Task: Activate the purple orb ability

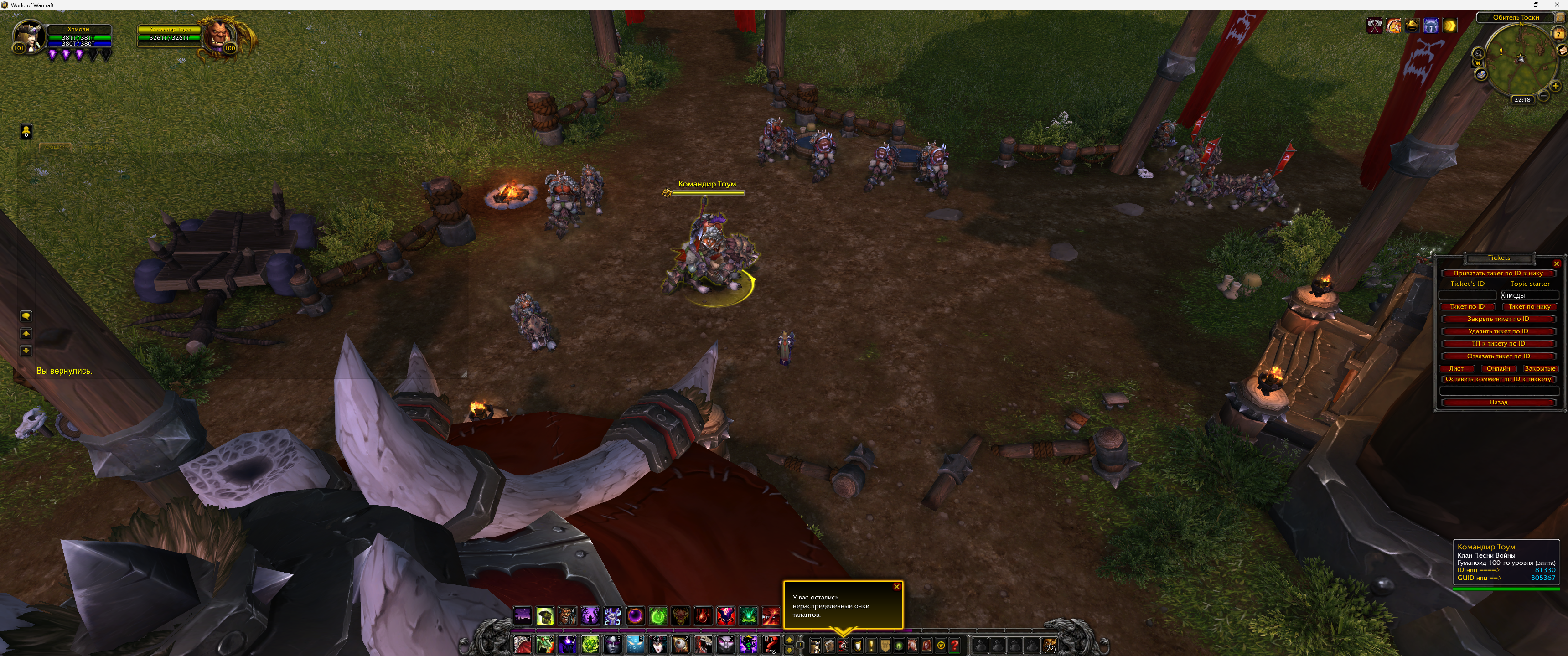Action: (636, 616)
